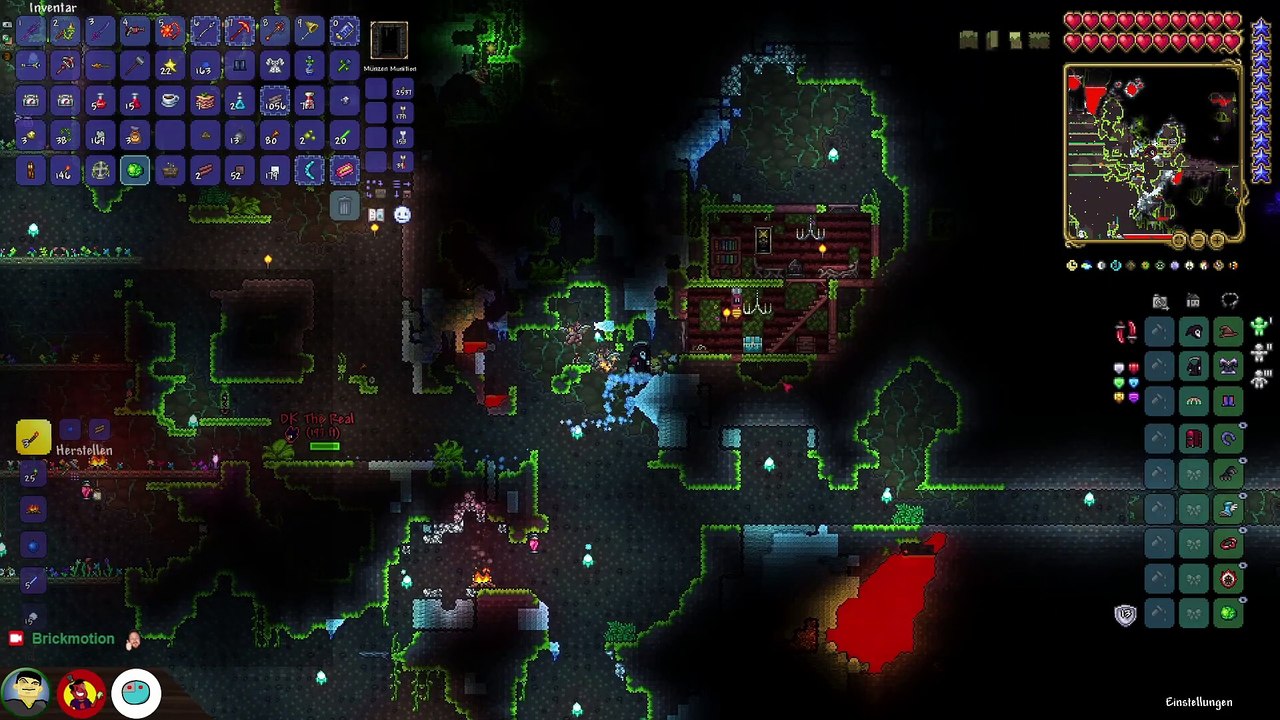
Task: Zoom in the minimap with plus button
Action: pos(1217,240)
